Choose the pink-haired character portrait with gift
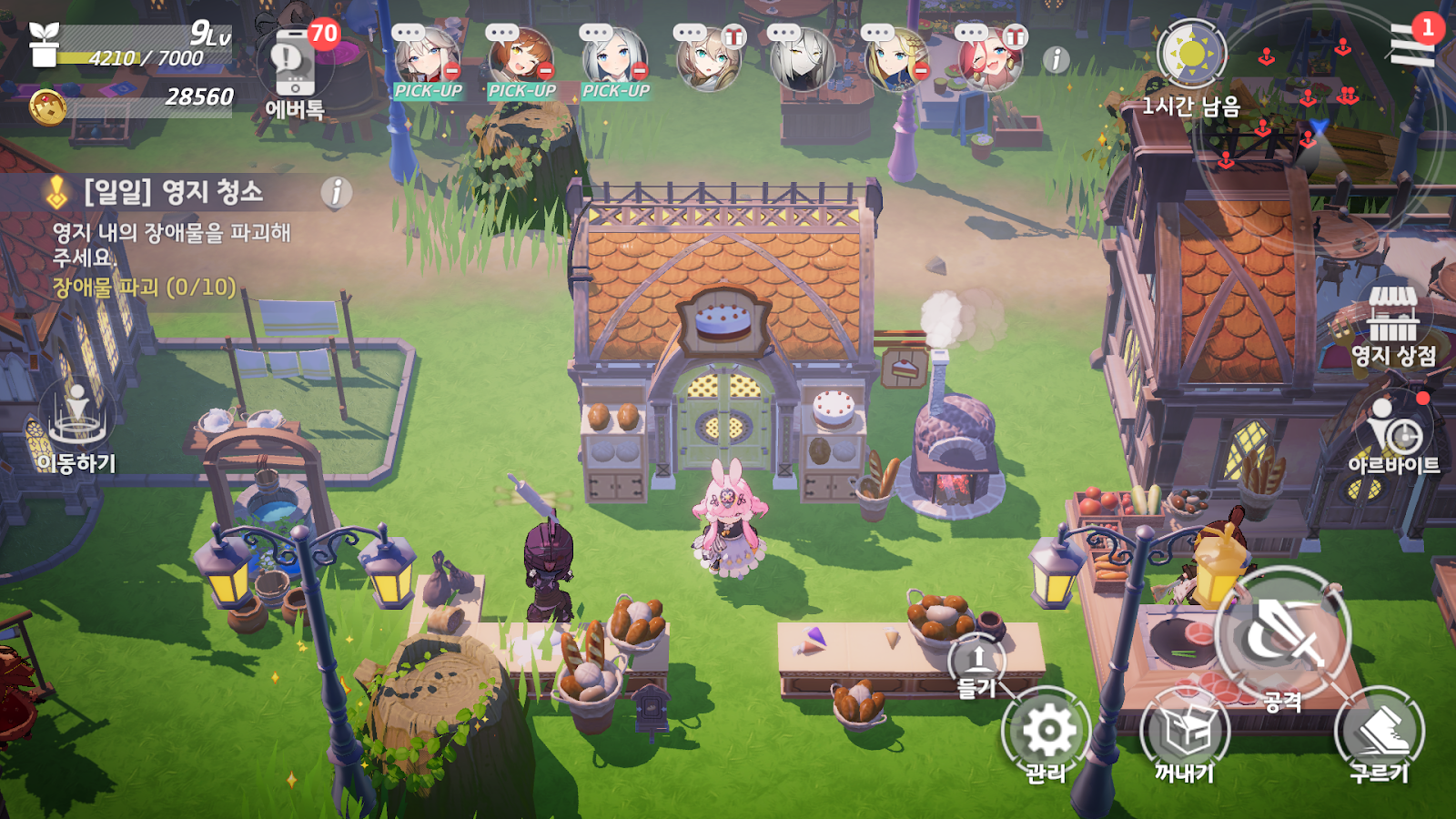1456x819 pixels. pos(990,59)
